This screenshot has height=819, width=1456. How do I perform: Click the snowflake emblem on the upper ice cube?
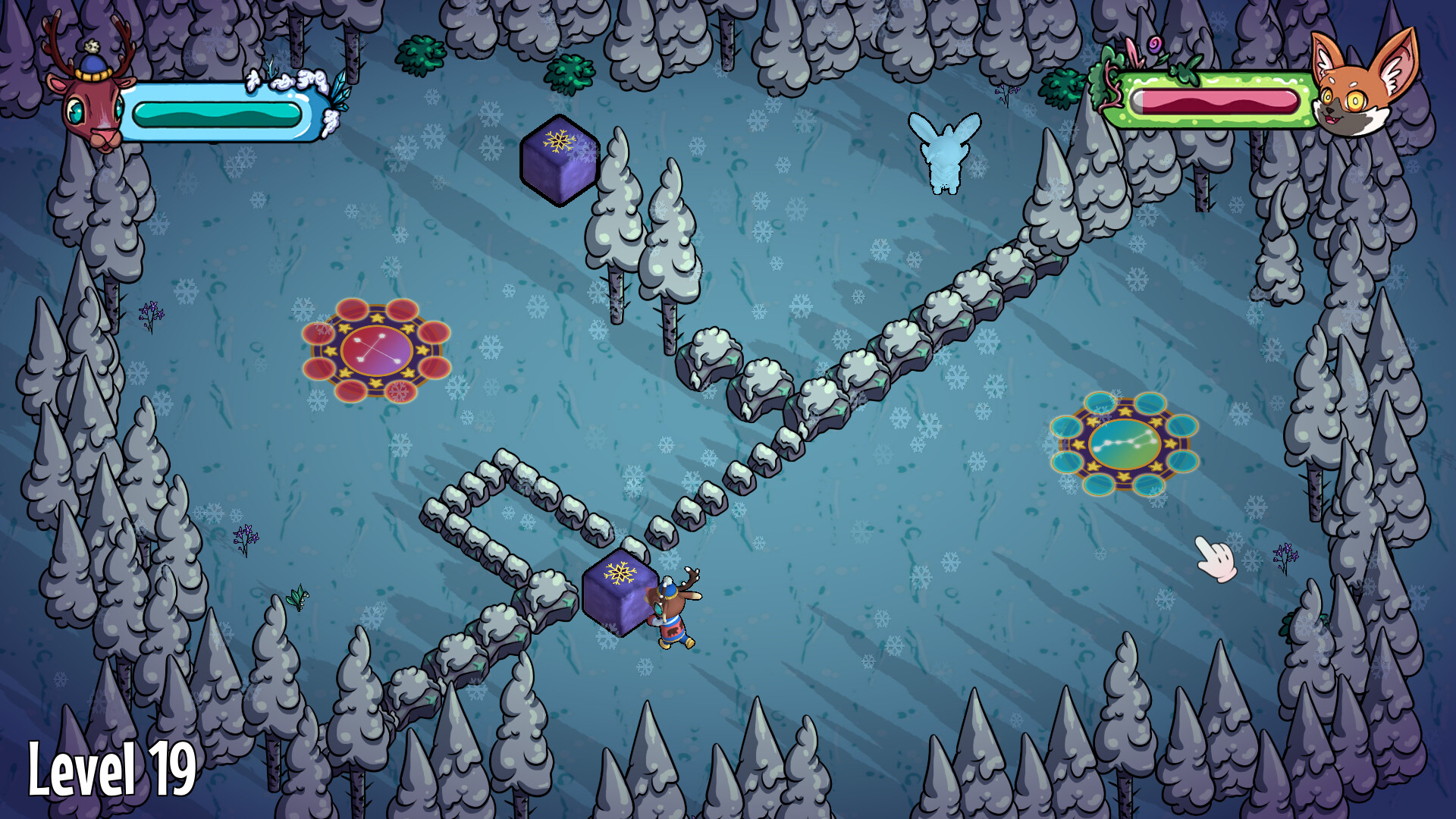point(559,143)
